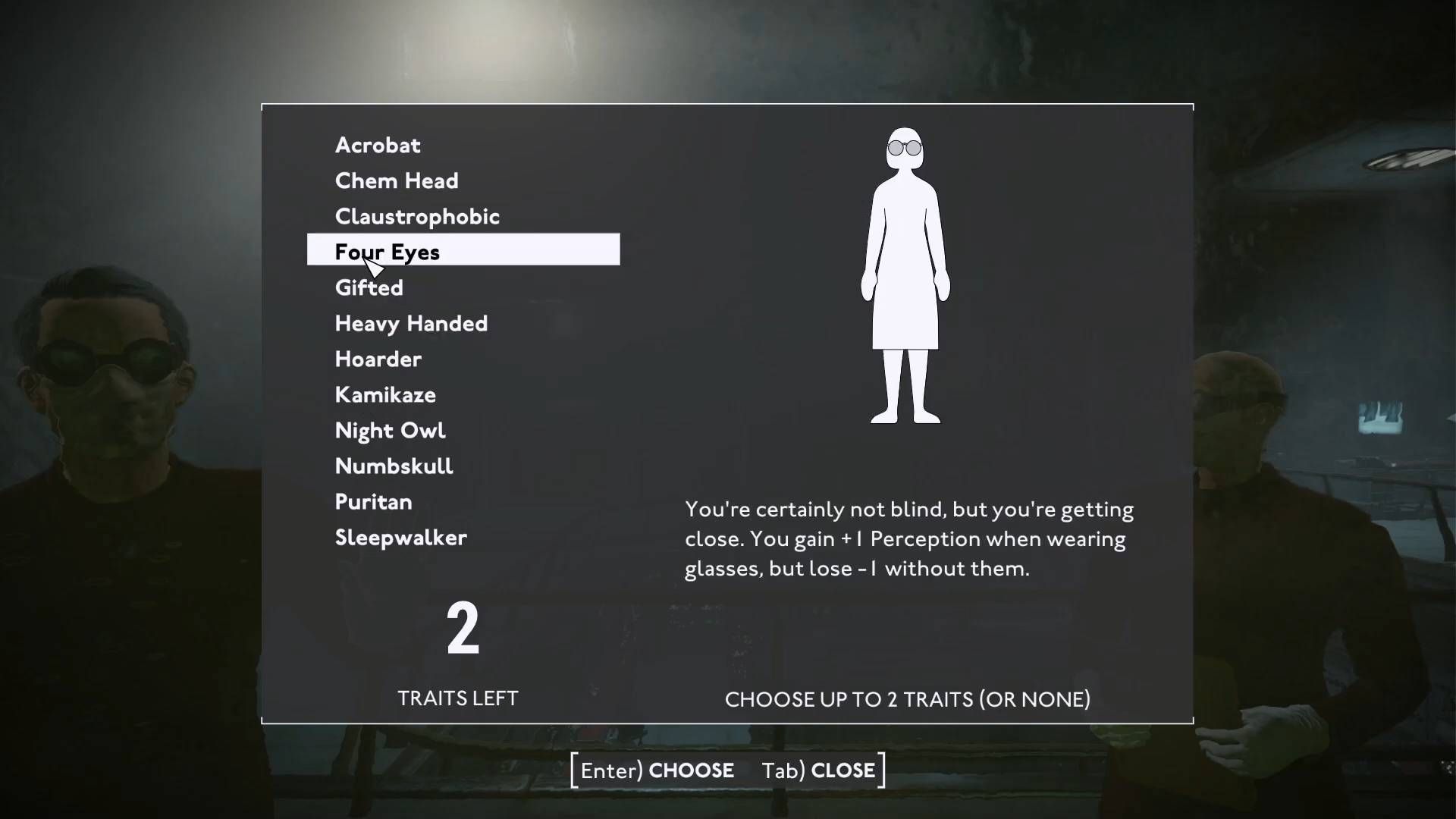Click the TRAITS LEFT label
The width and height of the screenshot is (1456, 819).
(457, 698)
